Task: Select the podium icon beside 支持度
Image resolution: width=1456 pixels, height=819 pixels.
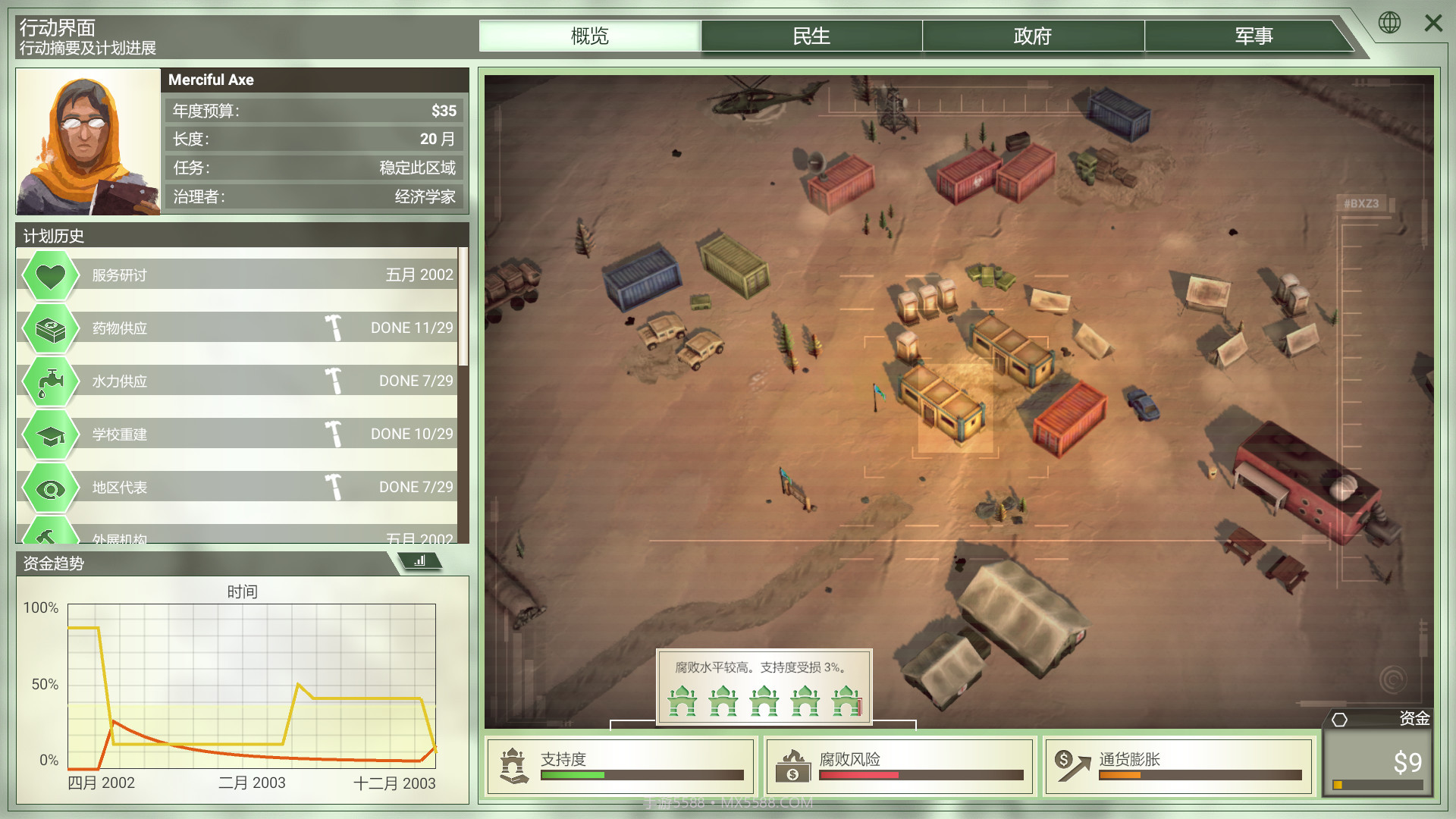Action: point(513,765)
